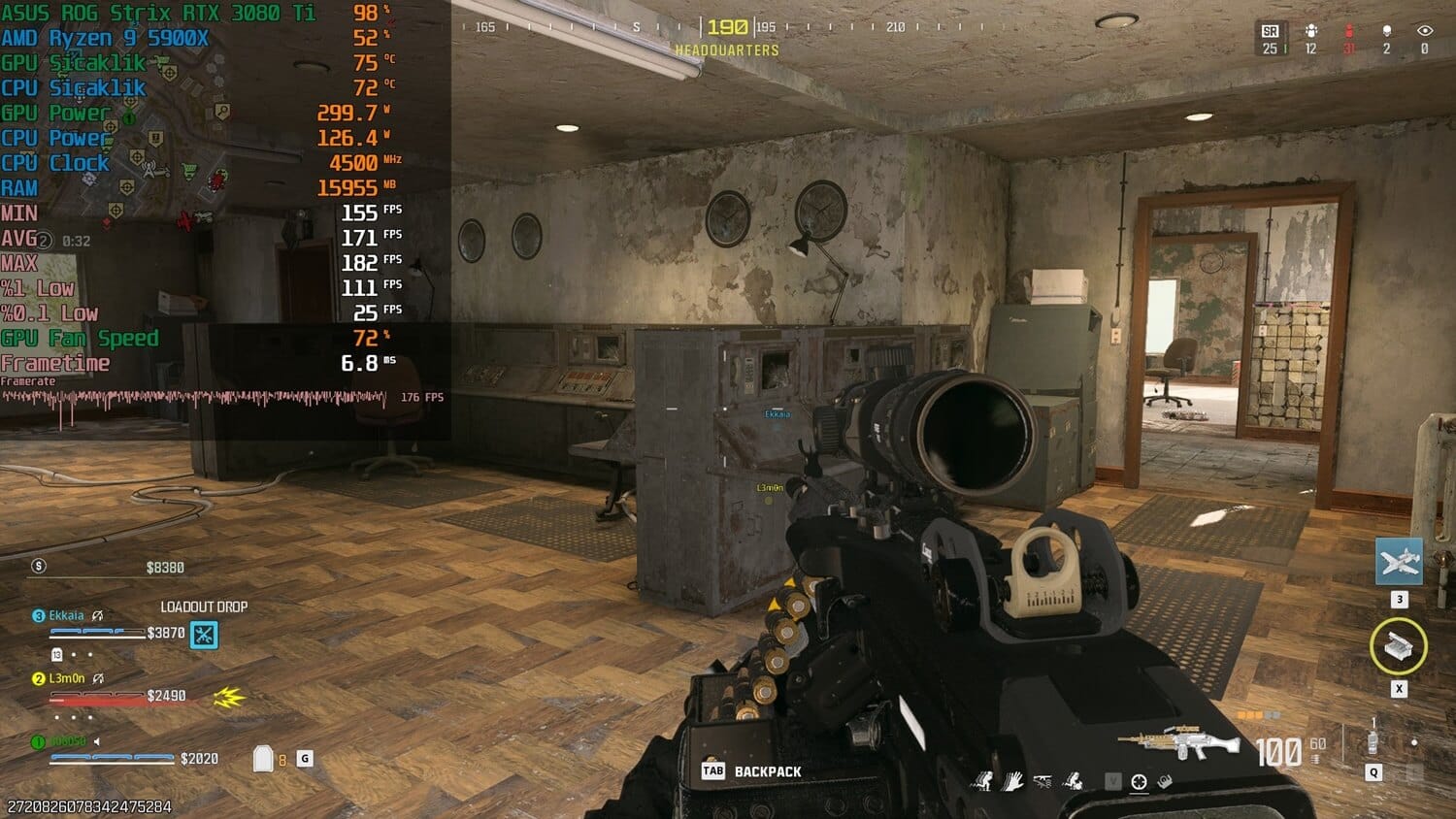This screenshot has width=1456, height=819.
Task: Click the overlay frametime graph
Action: [194, 398]
